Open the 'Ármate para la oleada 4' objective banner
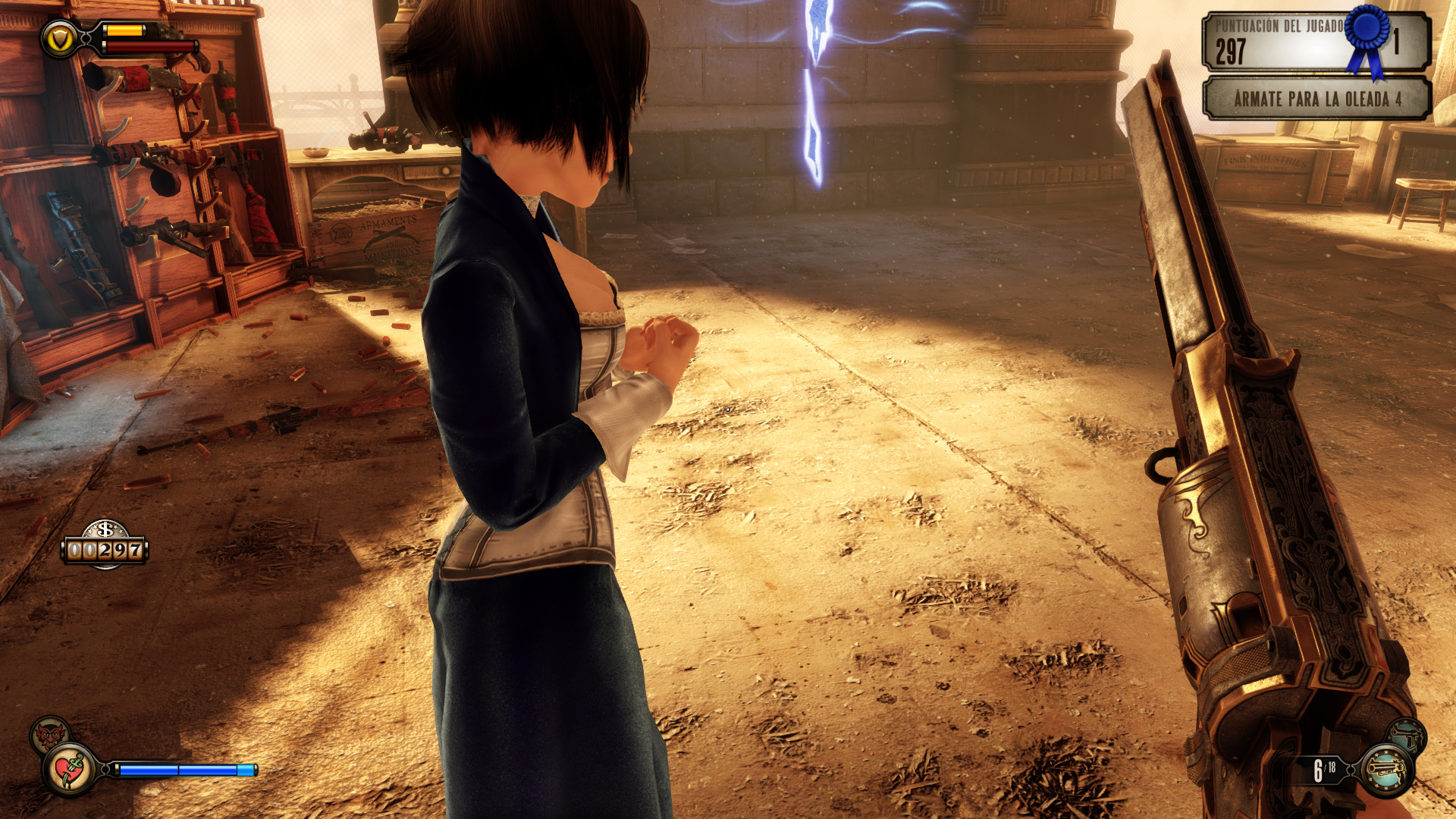Screen dimensions: 1456x819 point(1316,99)
